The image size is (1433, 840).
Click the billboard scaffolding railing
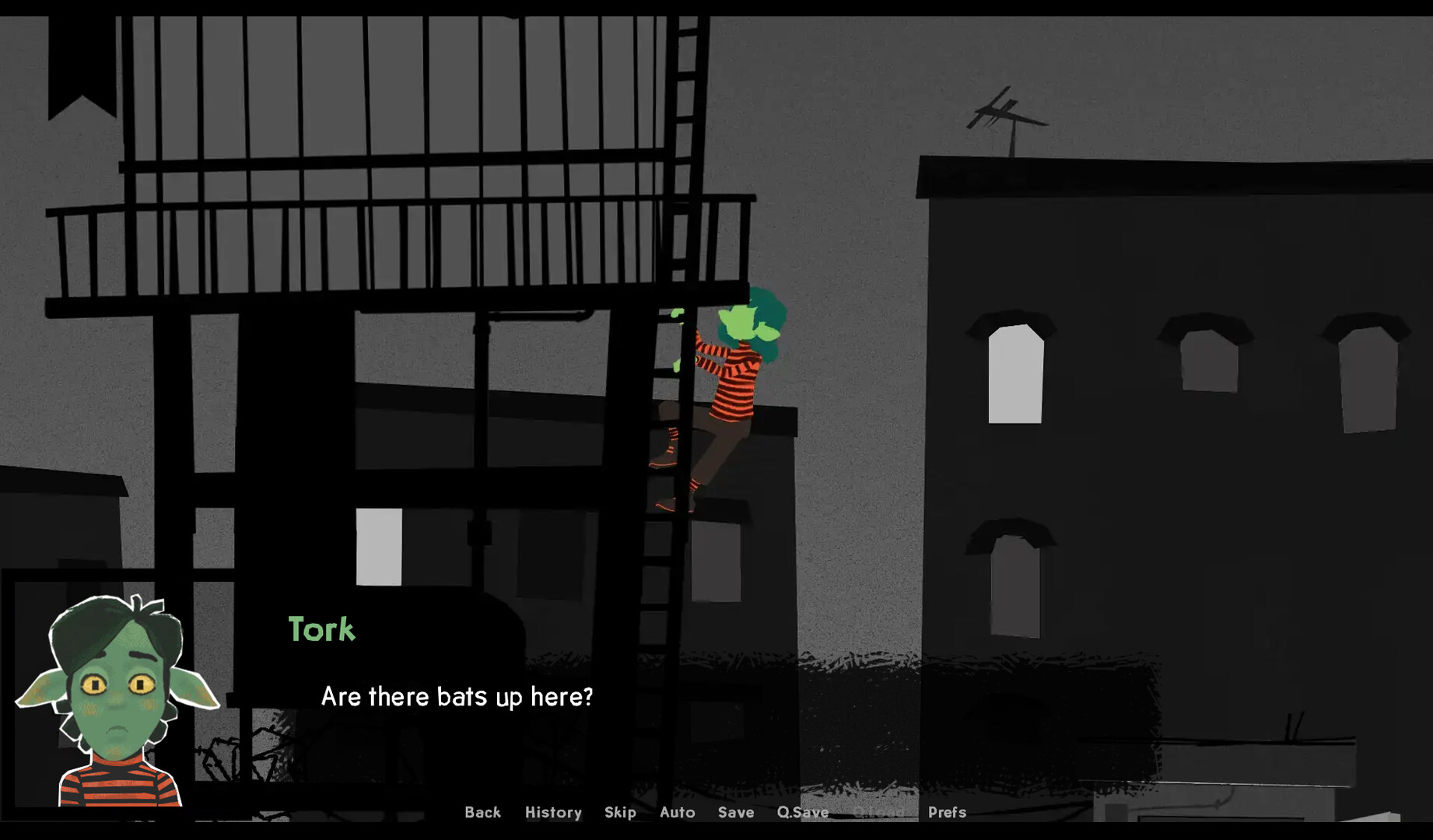click(350, 233)
